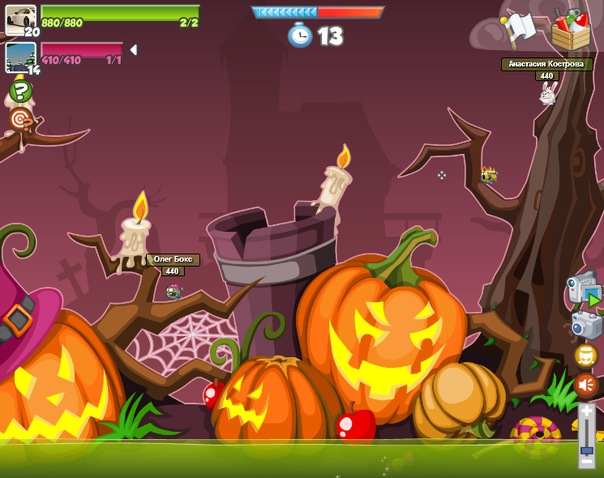Click the orange target hint icon

(x=20, y=119)
